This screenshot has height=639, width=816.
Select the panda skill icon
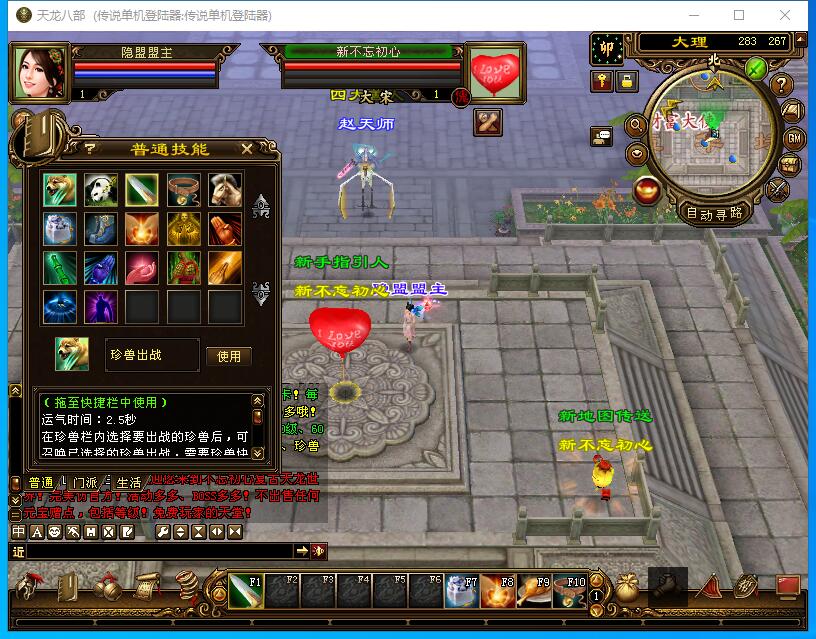[x=101, y=188]
